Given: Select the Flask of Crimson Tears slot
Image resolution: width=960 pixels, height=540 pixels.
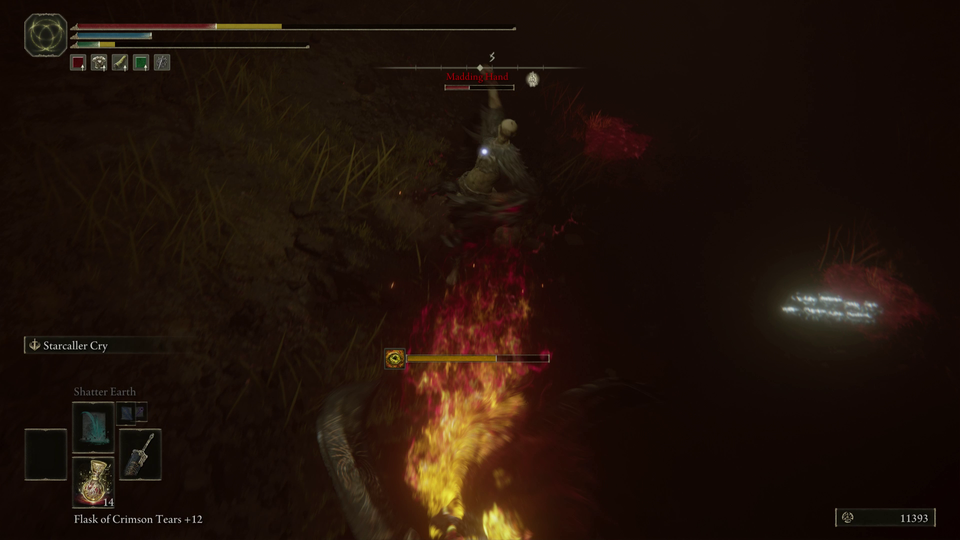Looking at the screenshot, I should pos(93,482).
